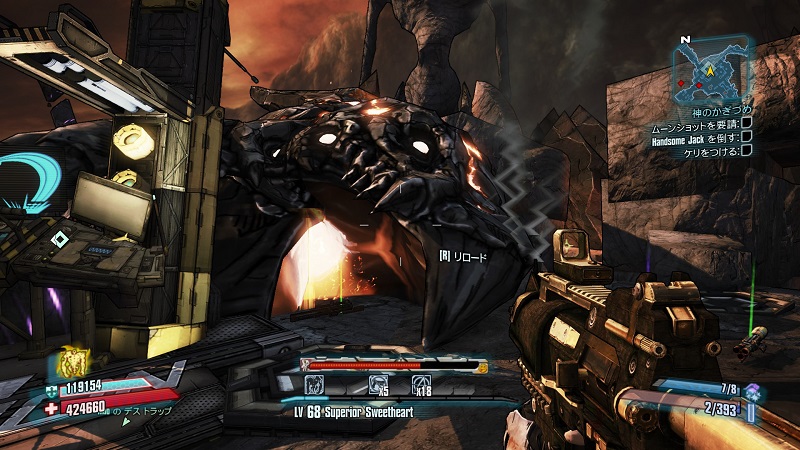Select the golden action skill icon
The image size is (800, 450).
tap(73, 362)
